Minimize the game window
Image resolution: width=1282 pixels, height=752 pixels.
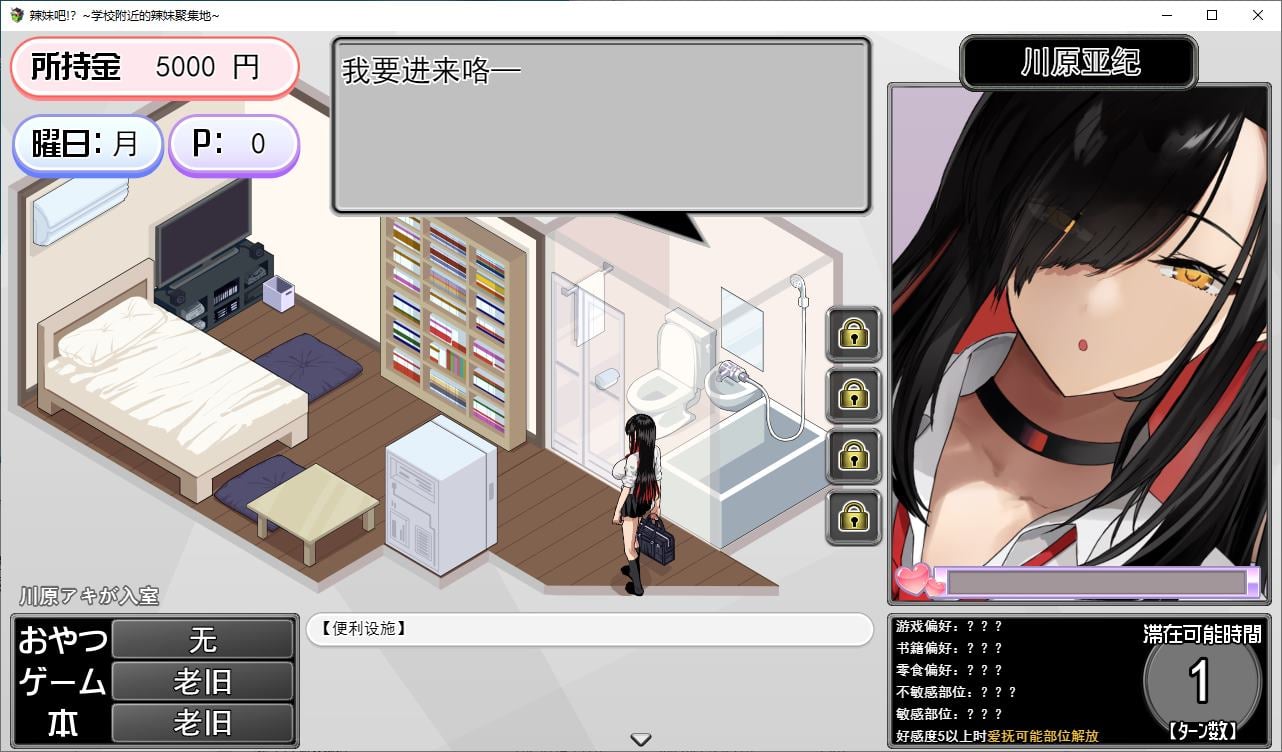1166,15
